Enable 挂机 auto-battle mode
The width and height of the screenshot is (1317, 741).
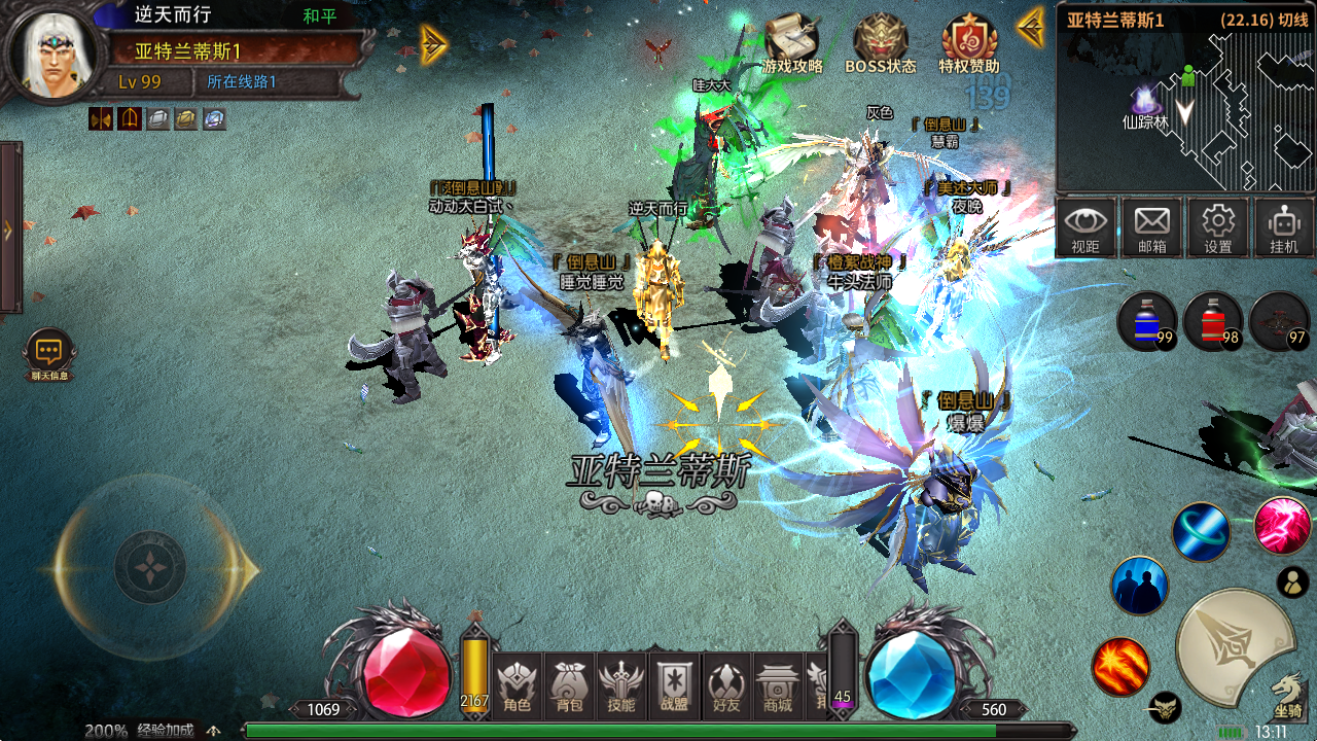click(1282, 227)
